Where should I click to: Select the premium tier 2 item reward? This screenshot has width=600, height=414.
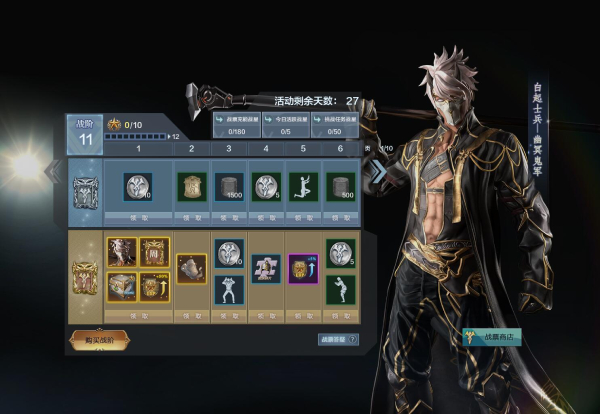[190, 267]
